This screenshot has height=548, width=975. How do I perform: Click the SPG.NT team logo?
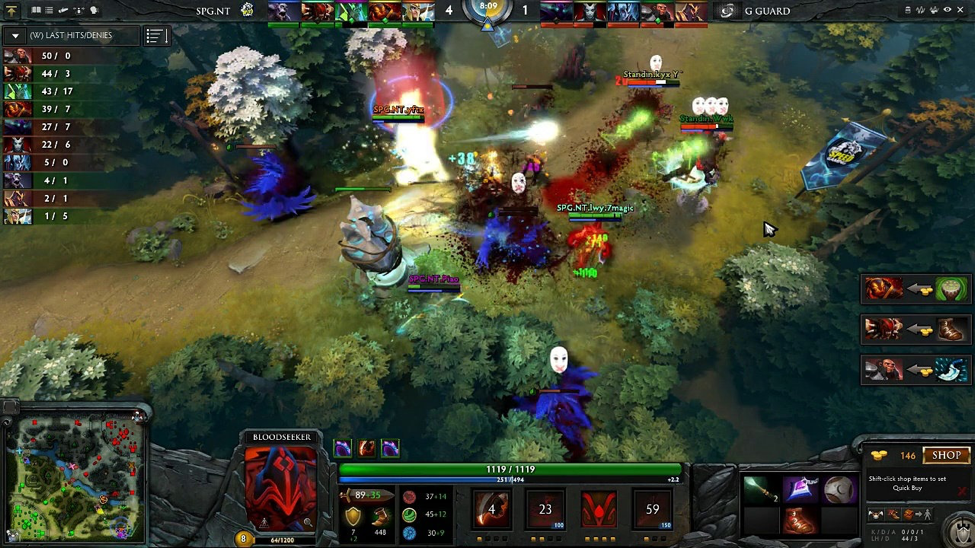tap(247, 11)
